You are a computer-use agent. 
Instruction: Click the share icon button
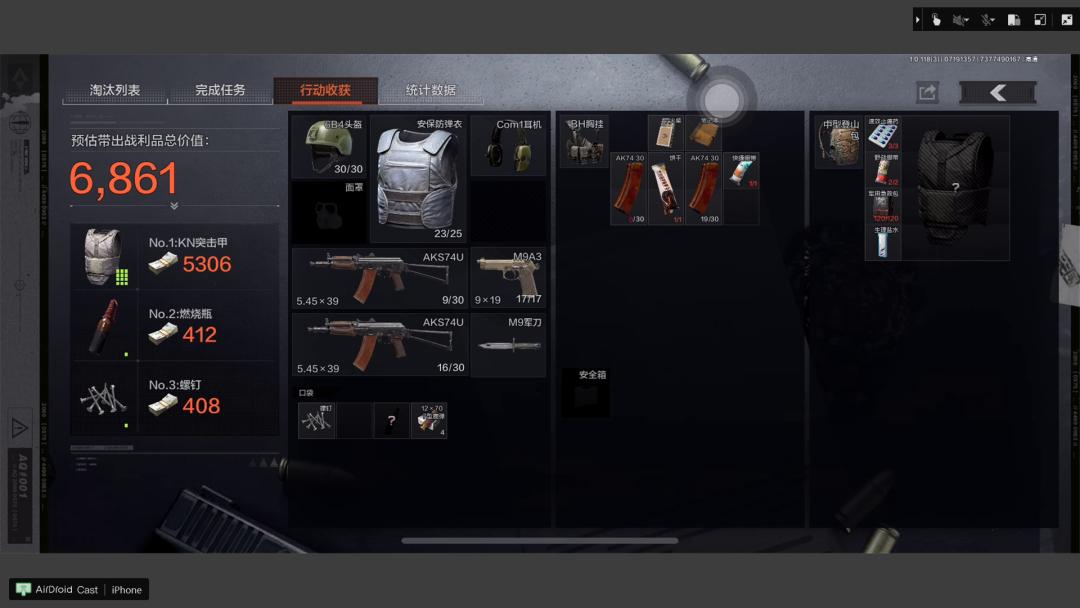coord(927,93)
